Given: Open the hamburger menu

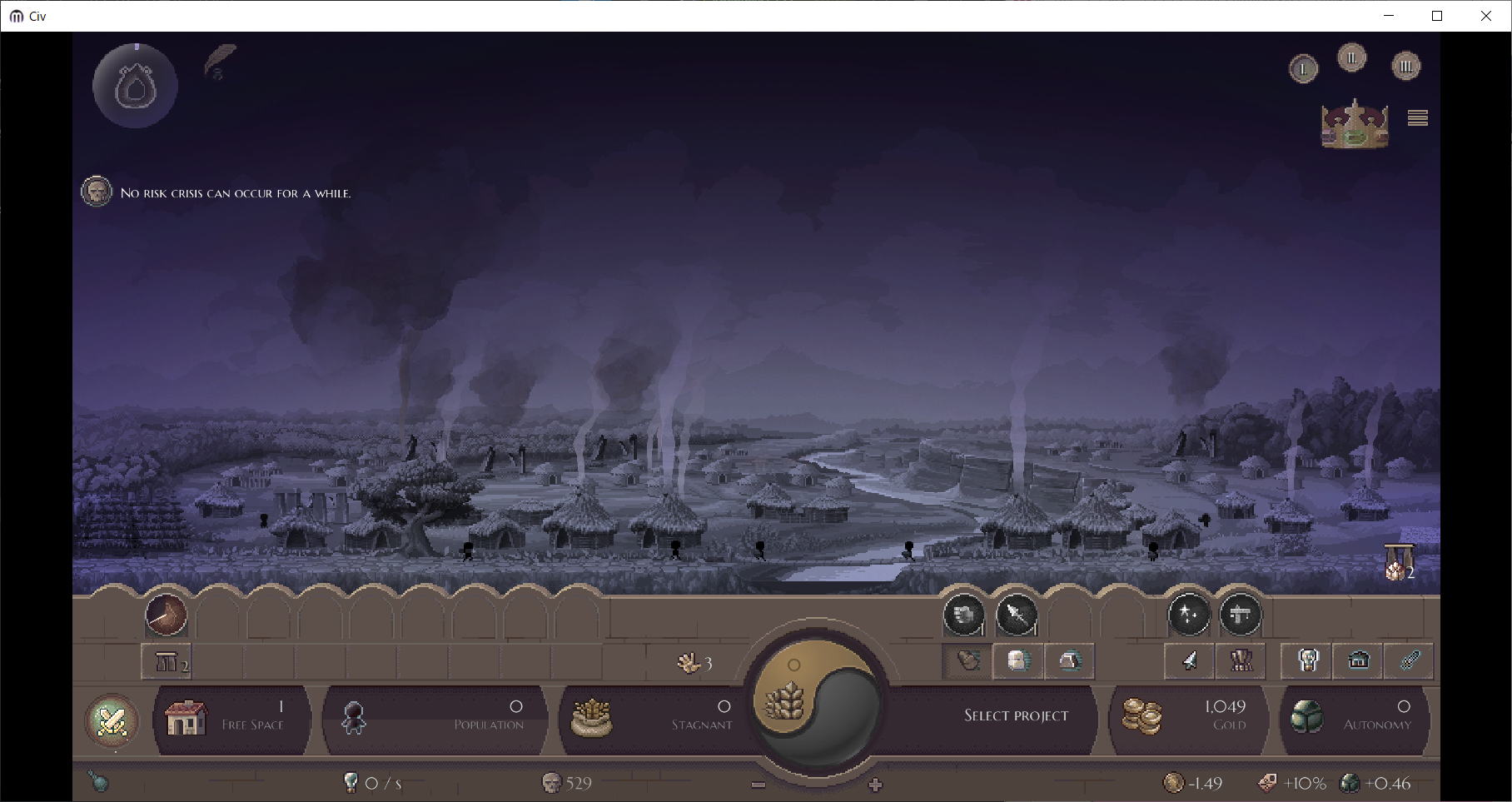Looking at the screenshot, I should [x=1417, y=118].
